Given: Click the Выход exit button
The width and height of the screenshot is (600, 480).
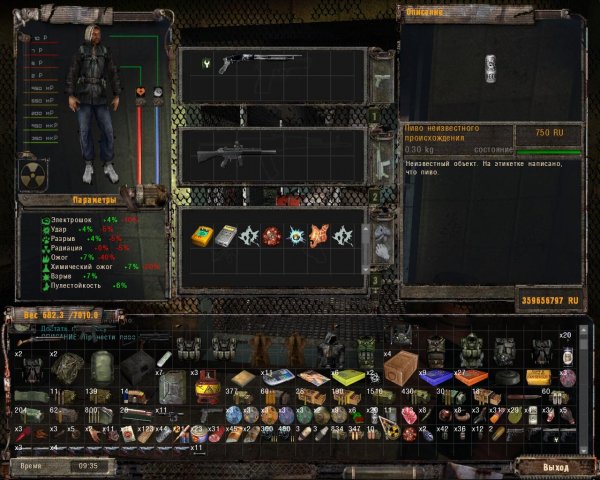Looking at the screenshot, I should pyautogui.click(x=555, y=467).
